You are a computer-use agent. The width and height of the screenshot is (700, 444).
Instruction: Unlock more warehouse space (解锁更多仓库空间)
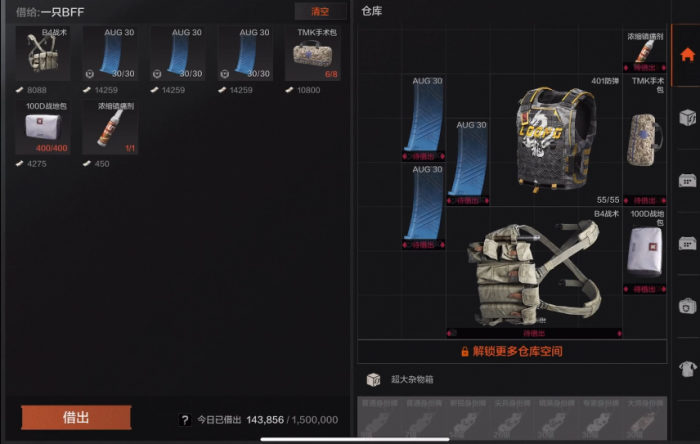(511, 352)
